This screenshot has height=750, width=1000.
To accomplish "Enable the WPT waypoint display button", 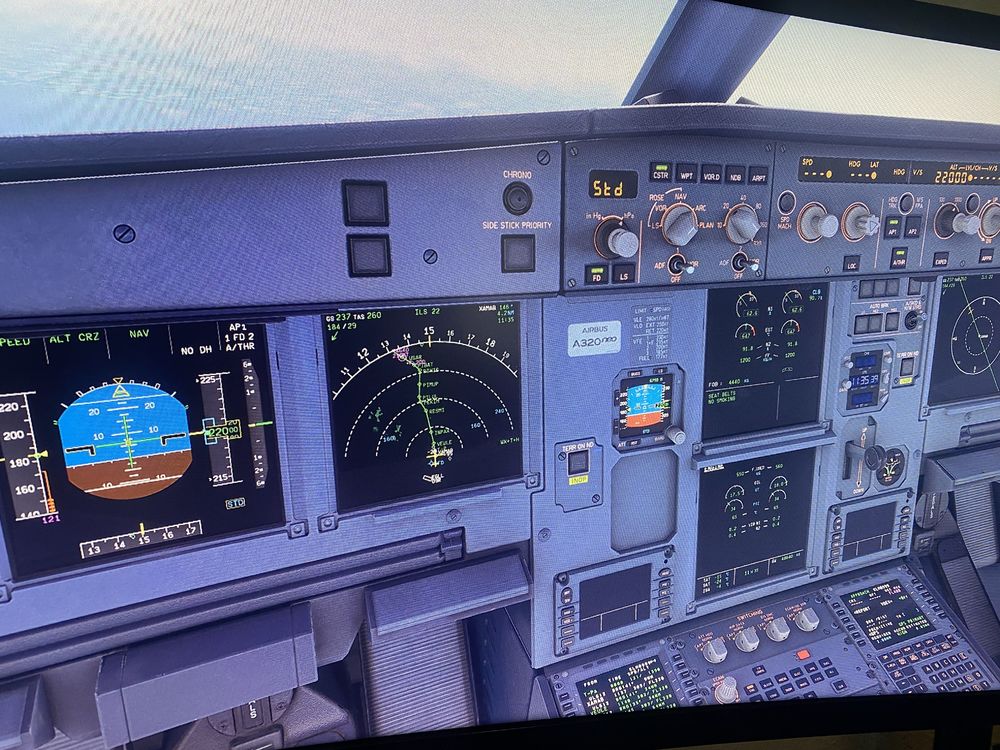I will [x=686, y=172].
